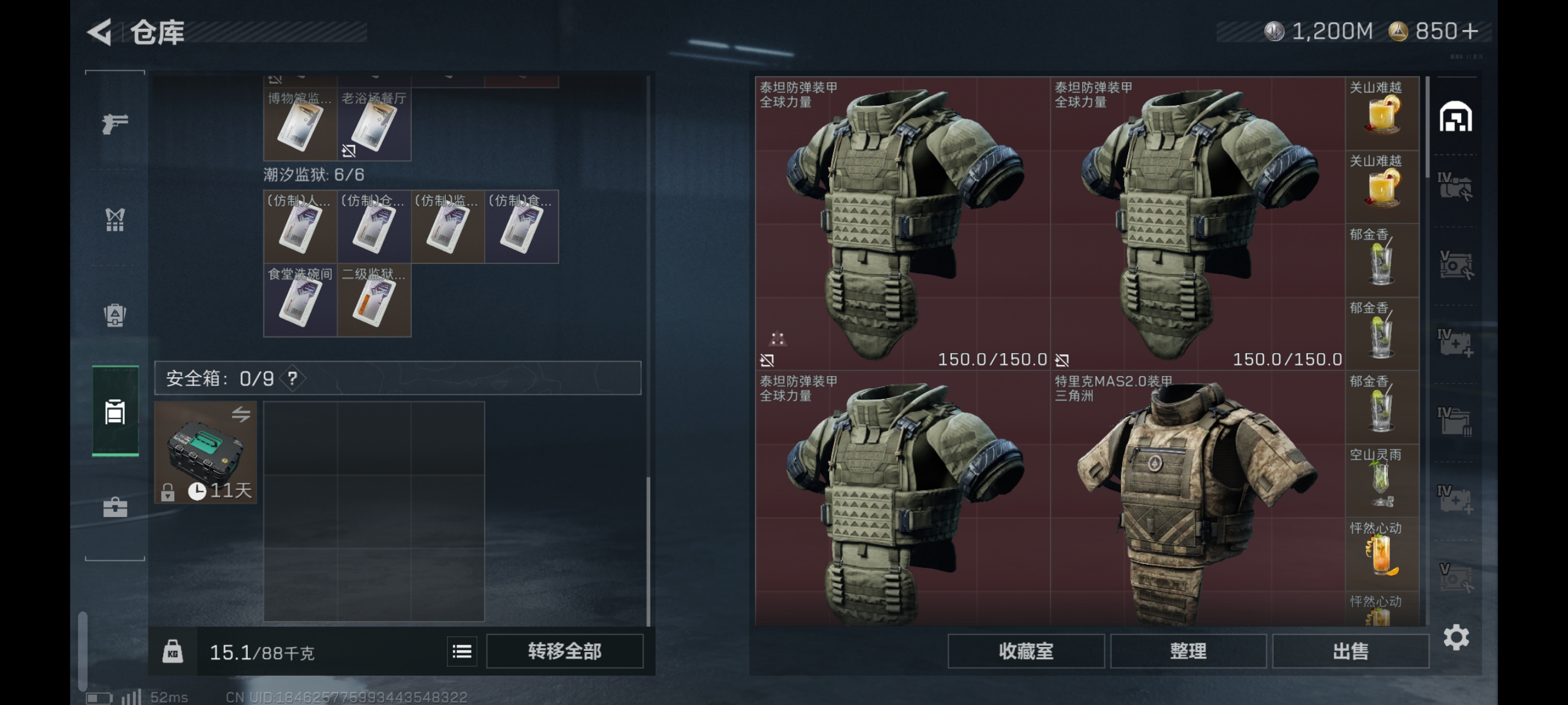
Task: Open 收藏室 collection room
Action: [1025, 651]
